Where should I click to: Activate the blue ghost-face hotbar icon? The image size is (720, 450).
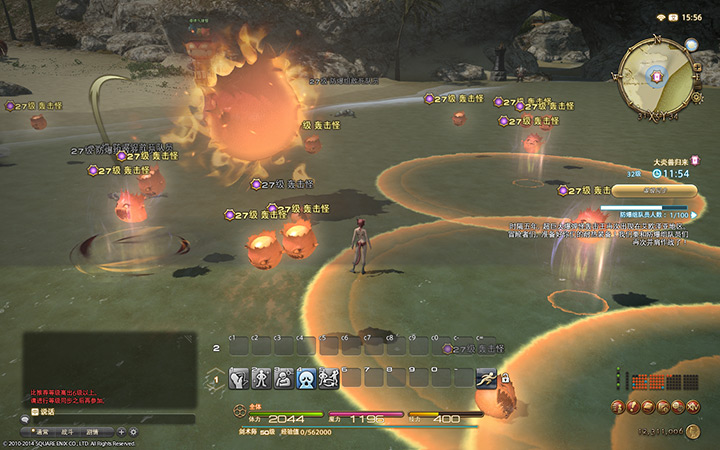306,379
